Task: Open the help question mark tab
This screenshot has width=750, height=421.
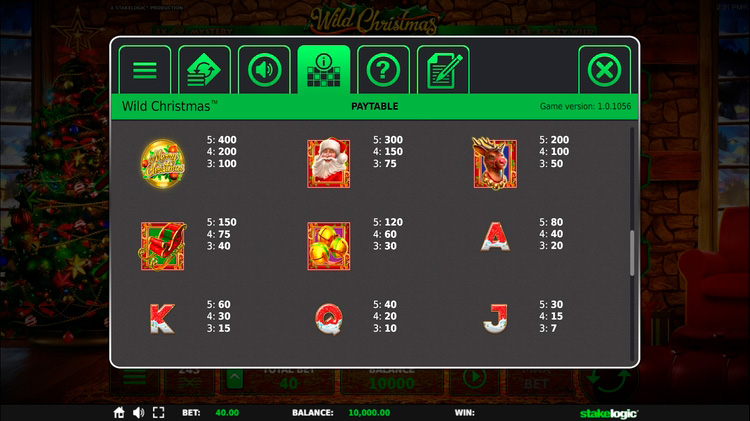Action: click(383, 70)
